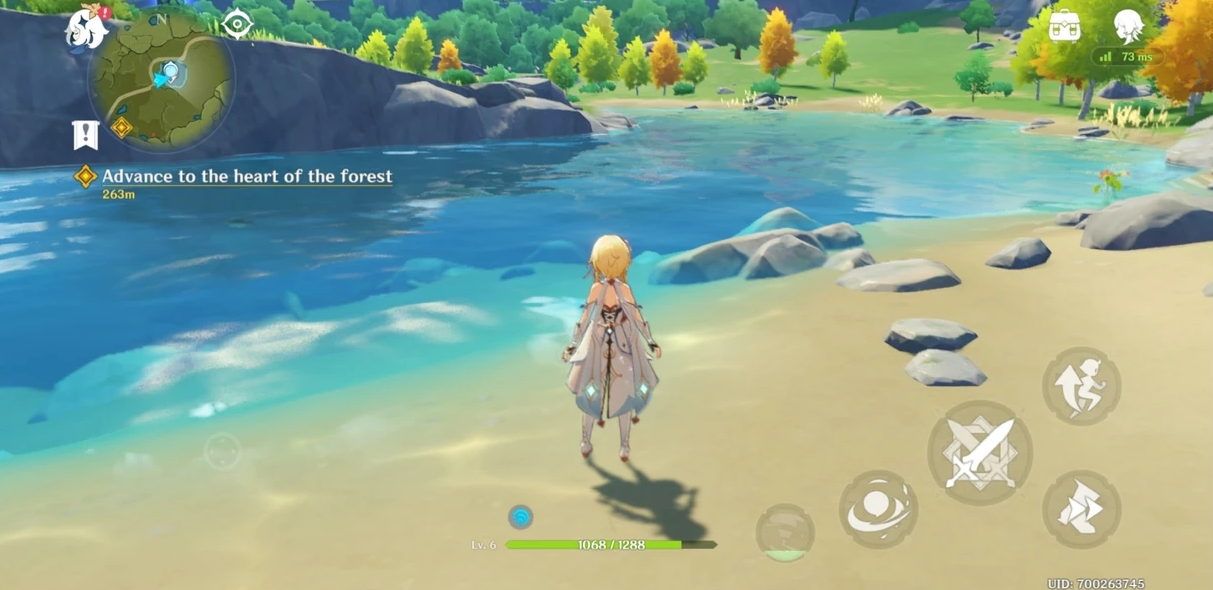The width and height of the screenshot is (1213, 590).
Task: Activate the sprint dash button
Action: click(1081, 510)
